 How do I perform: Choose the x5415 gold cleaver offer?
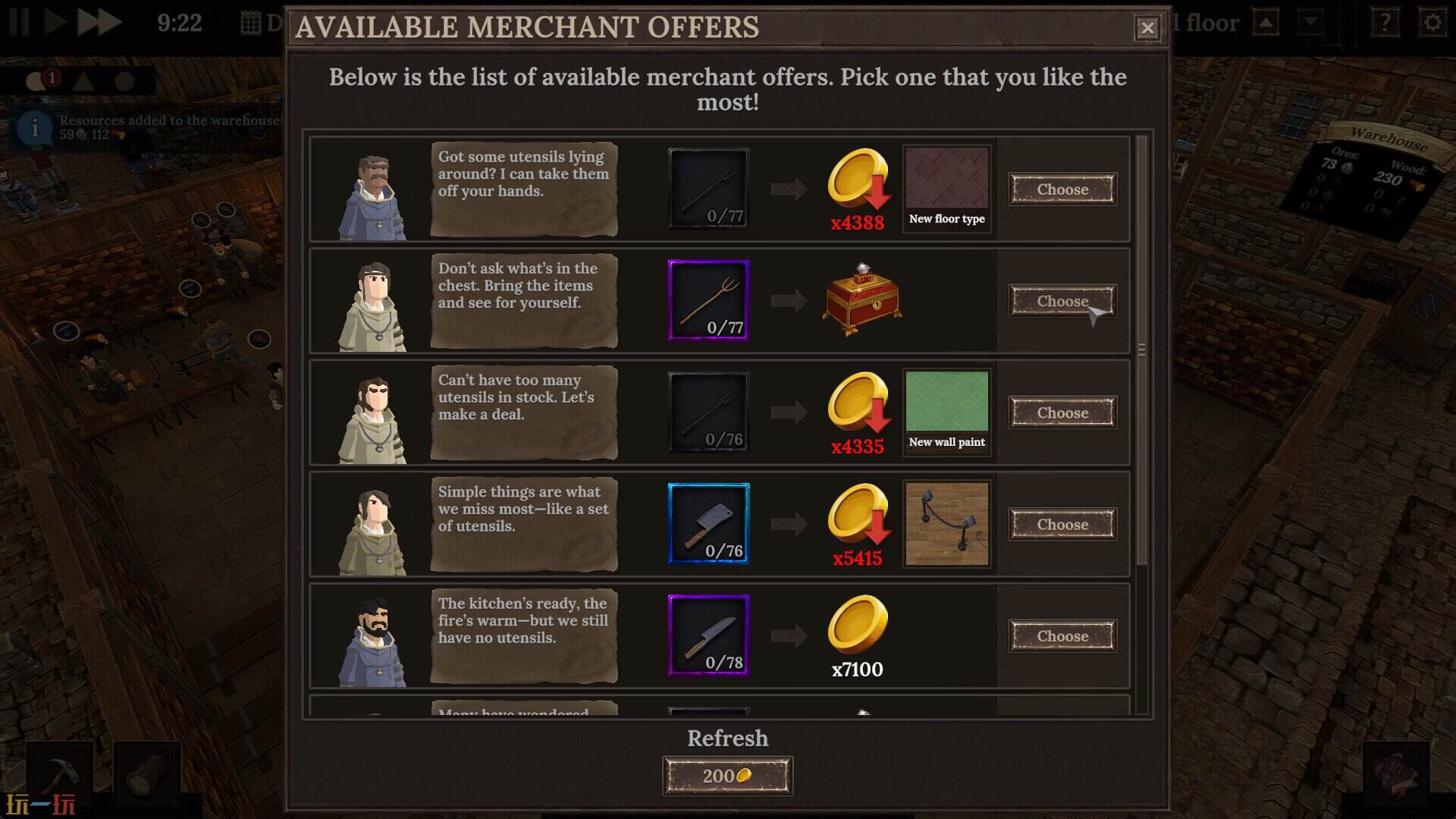point(1062,525)
